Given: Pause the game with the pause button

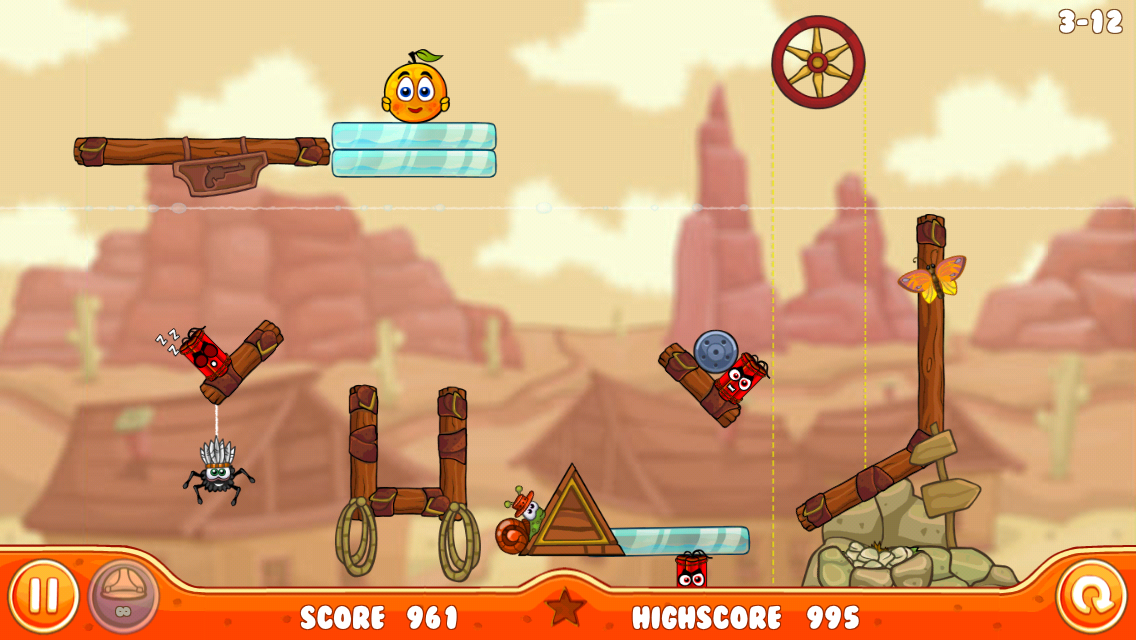Looking at the screenshot, I should pos(43,596).
